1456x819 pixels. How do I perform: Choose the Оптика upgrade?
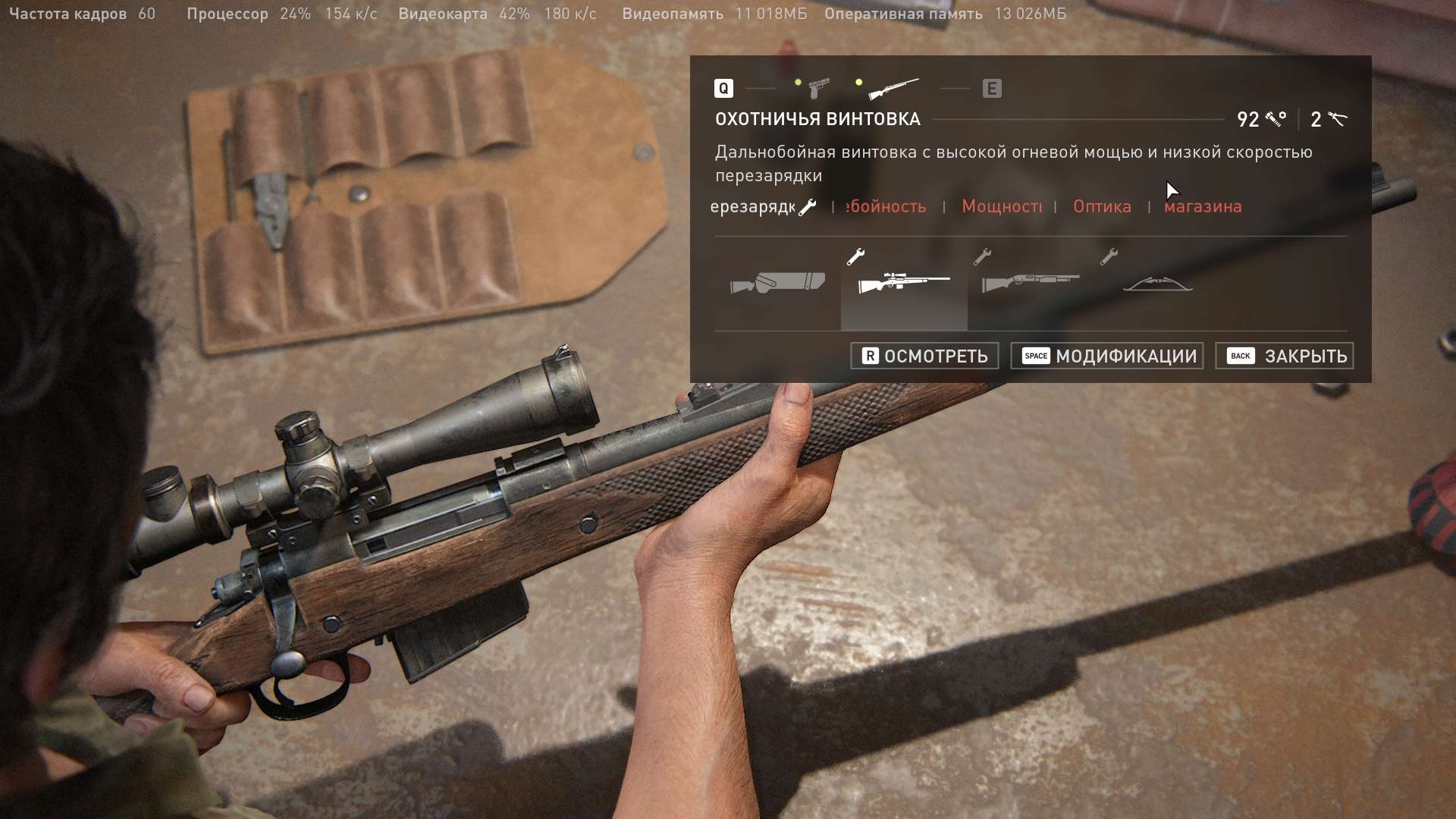1102,206
